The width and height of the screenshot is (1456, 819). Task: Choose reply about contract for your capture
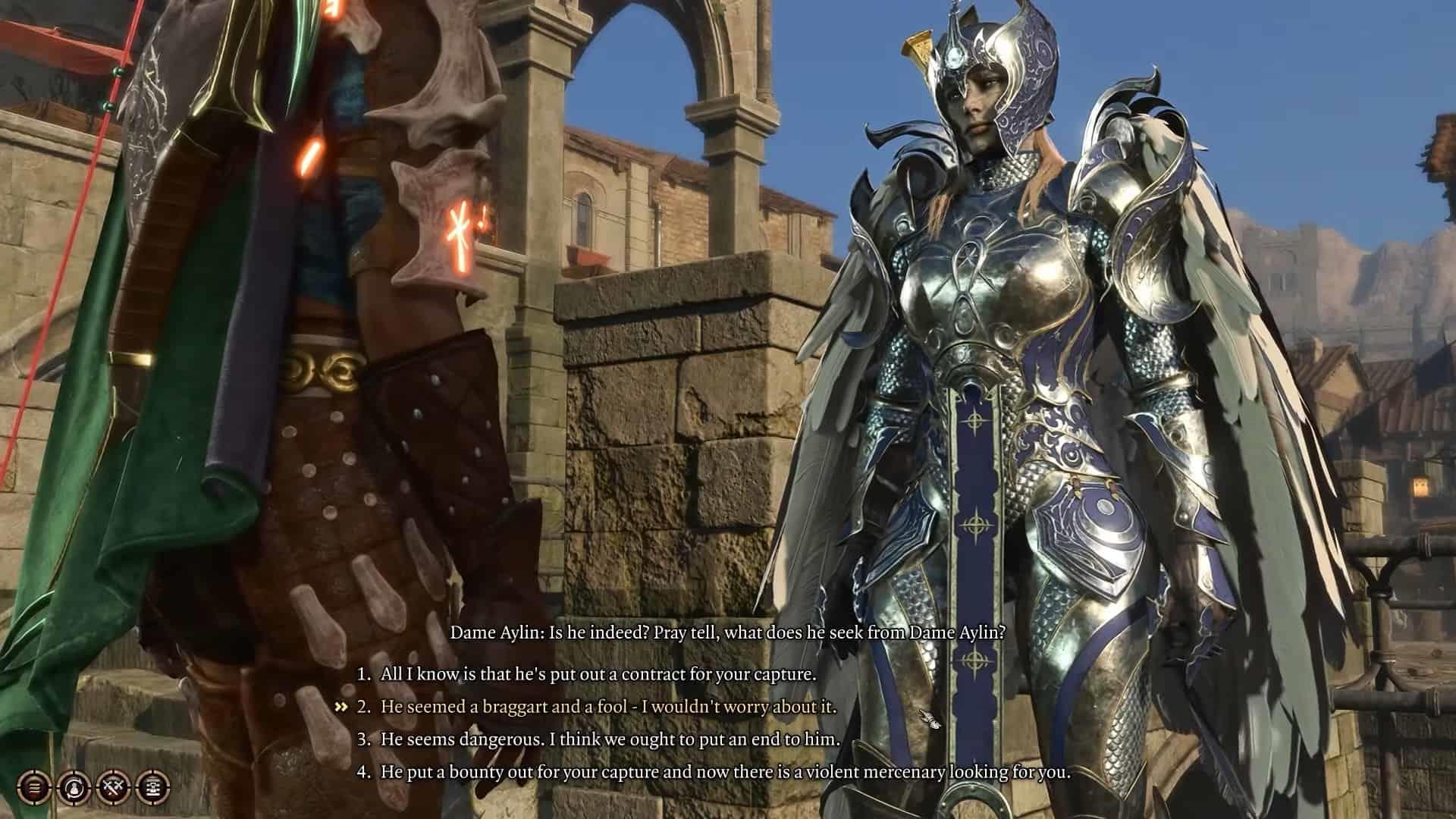pos(598,674)
